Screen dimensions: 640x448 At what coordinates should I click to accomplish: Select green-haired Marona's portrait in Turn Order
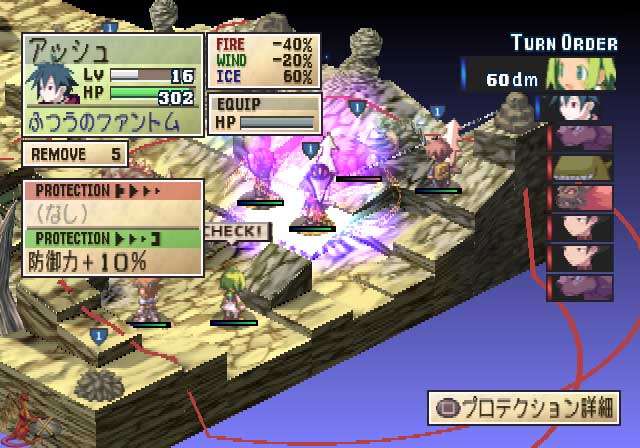tap(579, 74)
